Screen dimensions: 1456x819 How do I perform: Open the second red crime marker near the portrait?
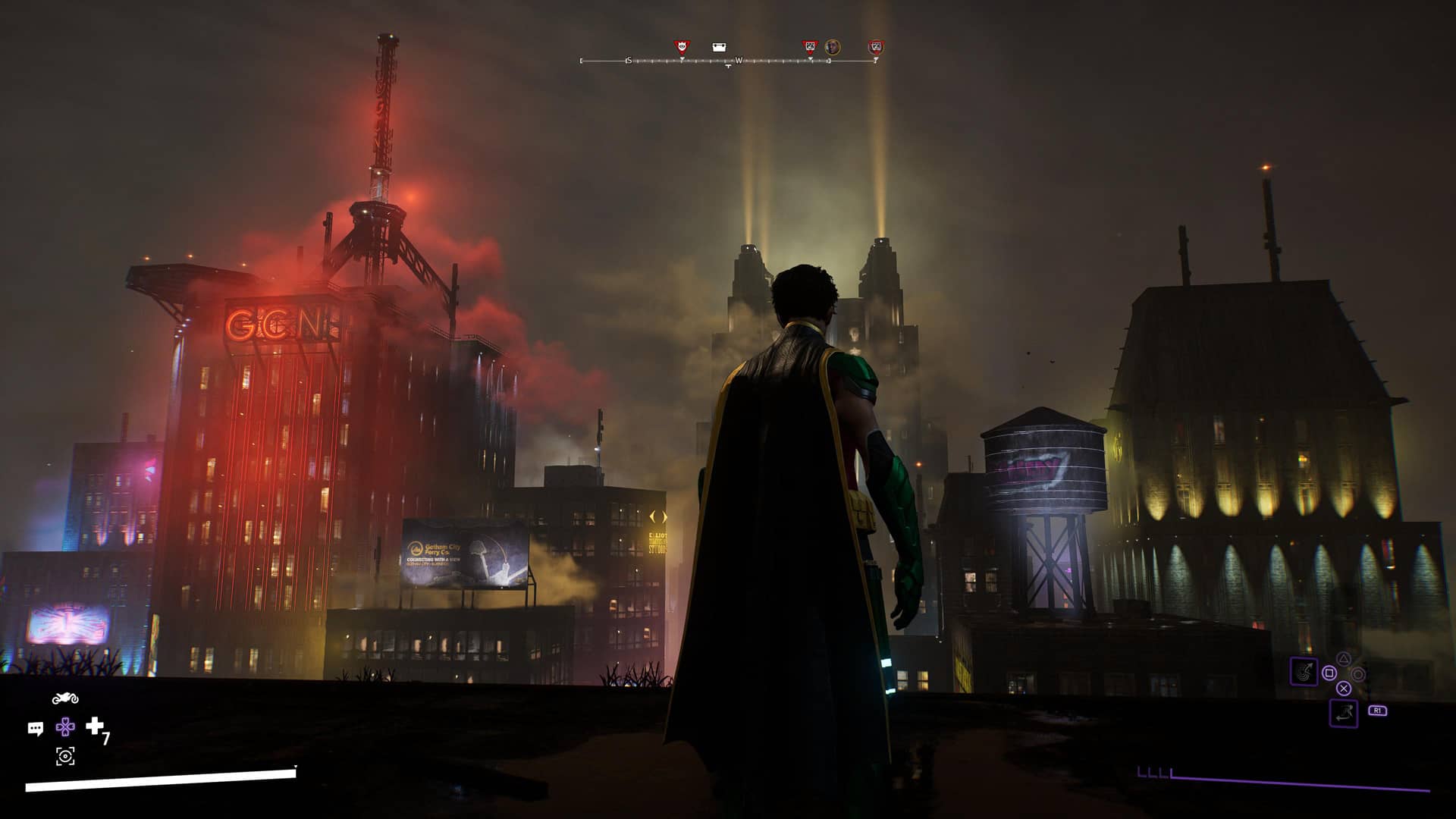coord(811,46)
